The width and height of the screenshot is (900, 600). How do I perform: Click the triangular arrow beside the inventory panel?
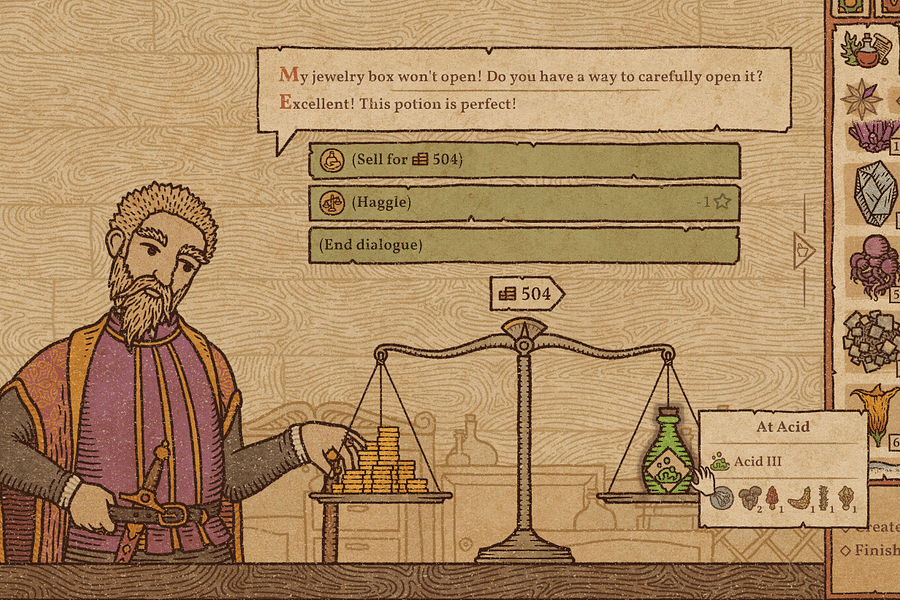click(x=803, y=246)
